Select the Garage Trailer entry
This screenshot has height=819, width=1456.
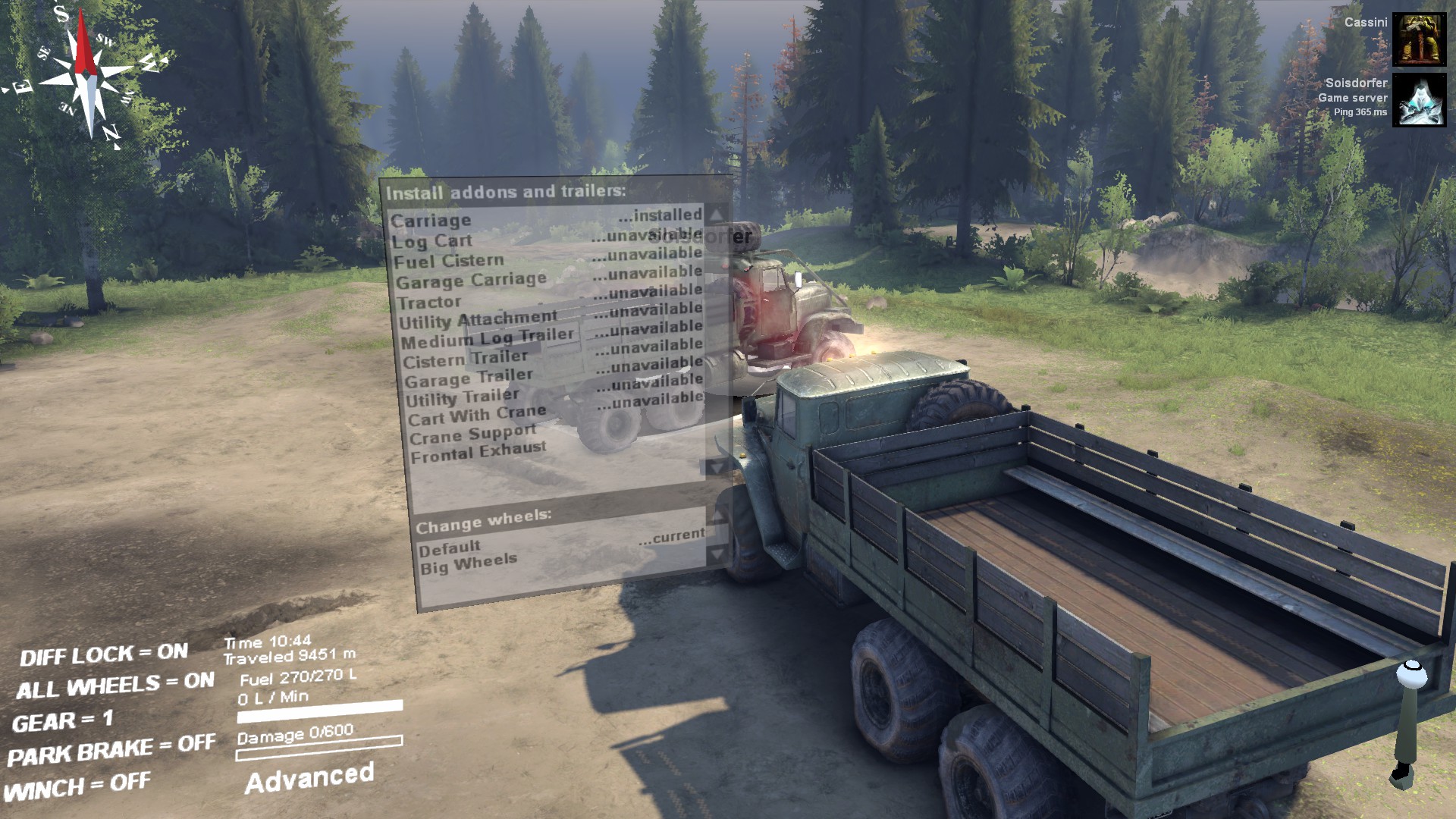pos(469,378)
